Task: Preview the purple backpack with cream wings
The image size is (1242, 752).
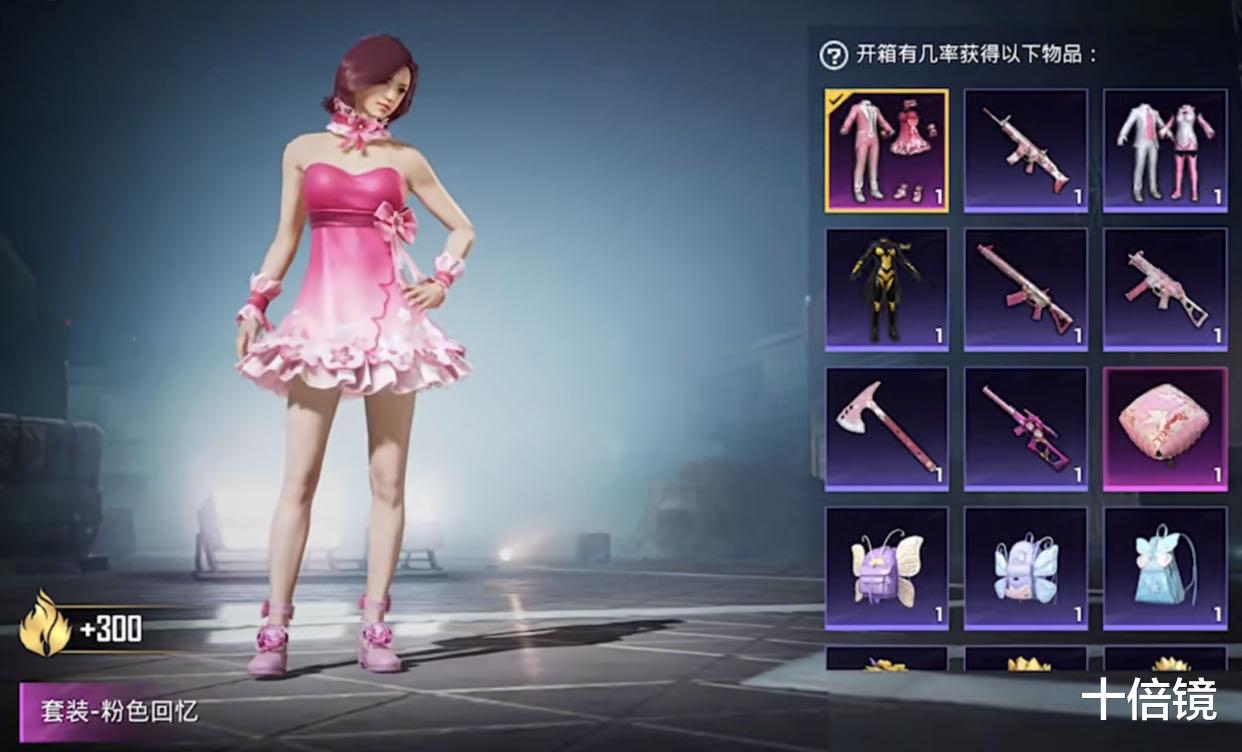Action: [886, 567]
